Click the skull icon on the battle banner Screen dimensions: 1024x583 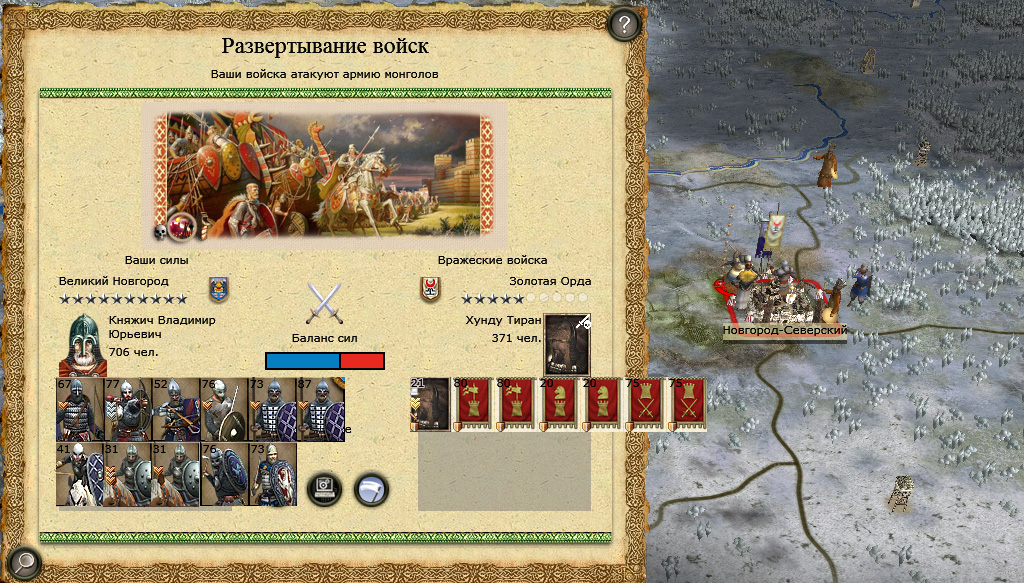[x=160, y=231]
